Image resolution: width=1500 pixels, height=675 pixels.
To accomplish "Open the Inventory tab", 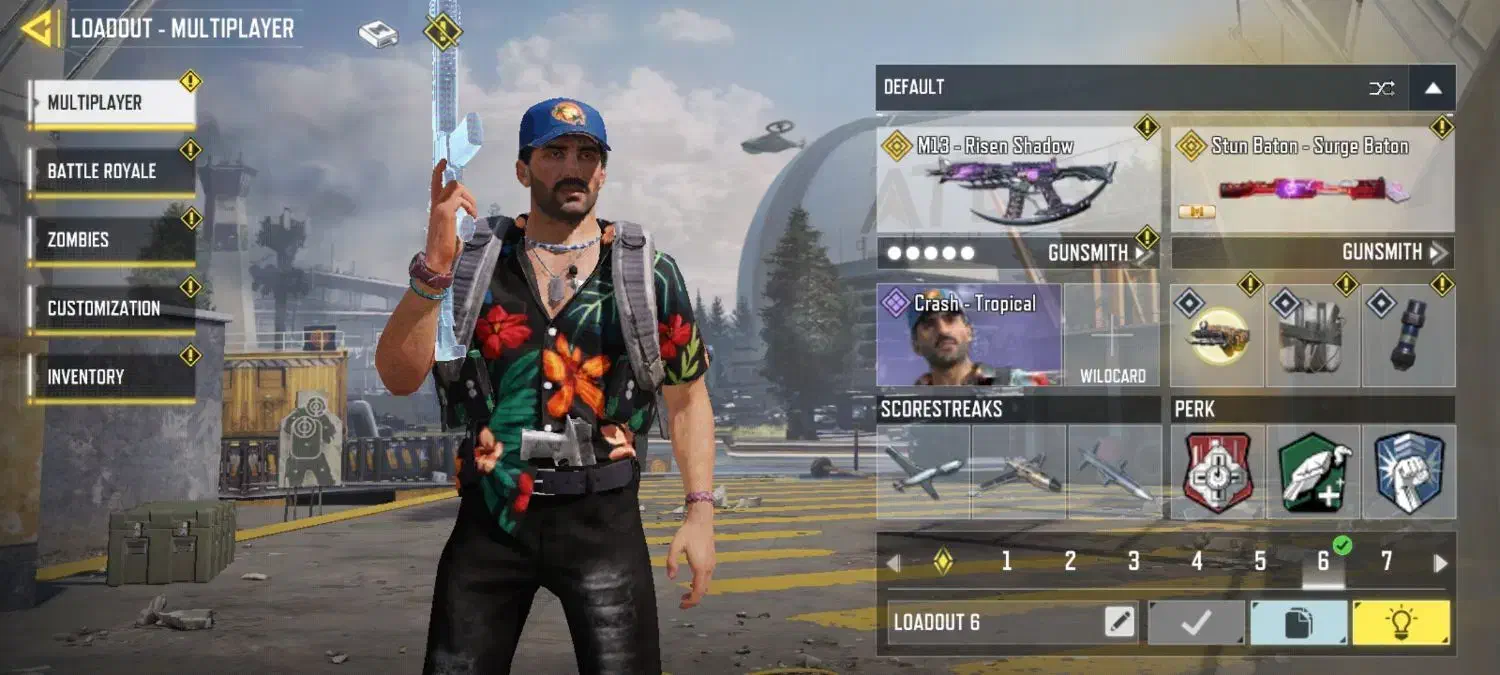I will point(110,377).
